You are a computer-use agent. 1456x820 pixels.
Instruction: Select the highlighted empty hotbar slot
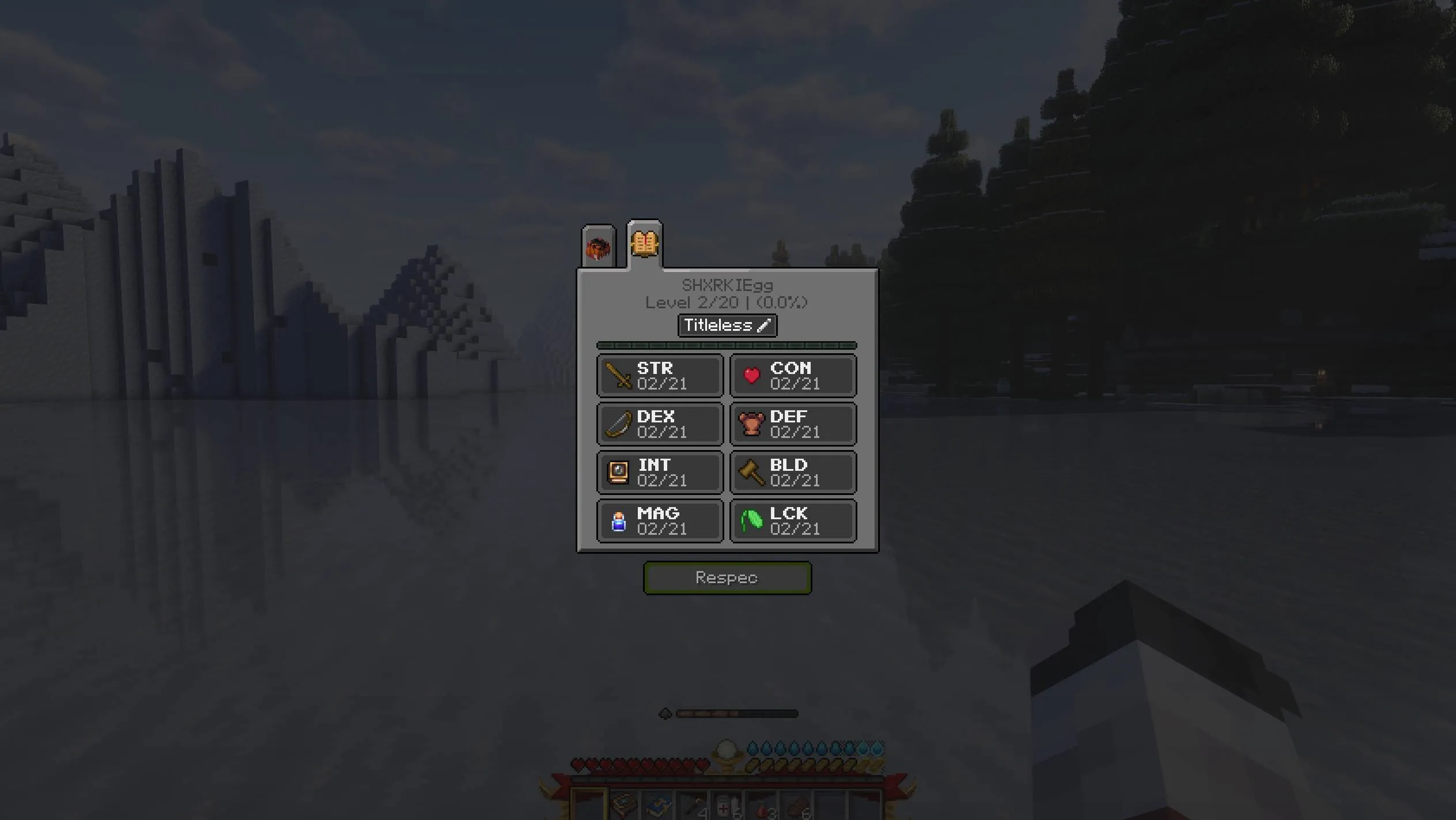pos(588,804)
